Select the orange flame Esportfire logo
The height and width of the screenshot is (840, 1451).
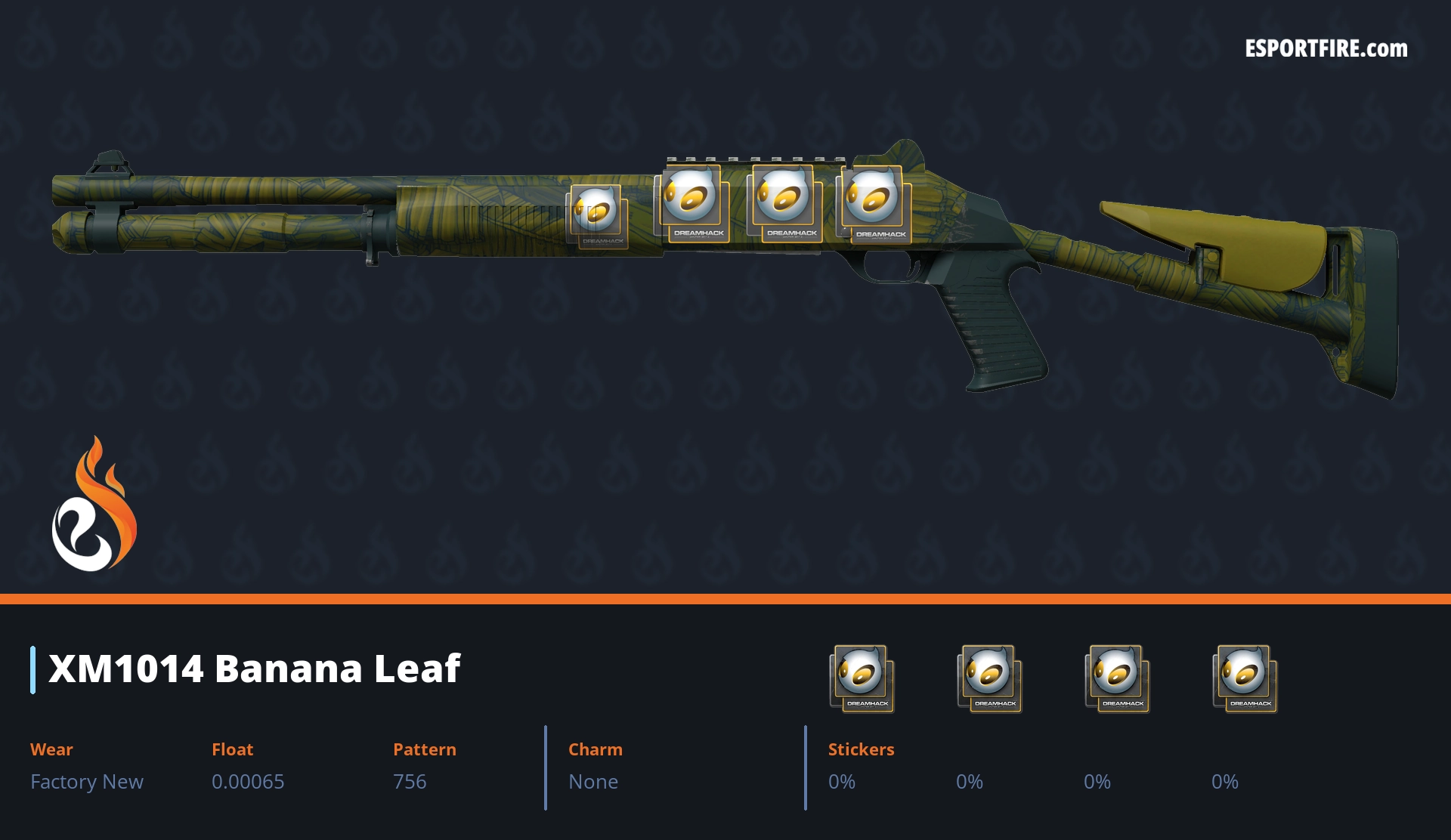pyautogui.click(x=94, y=505)
